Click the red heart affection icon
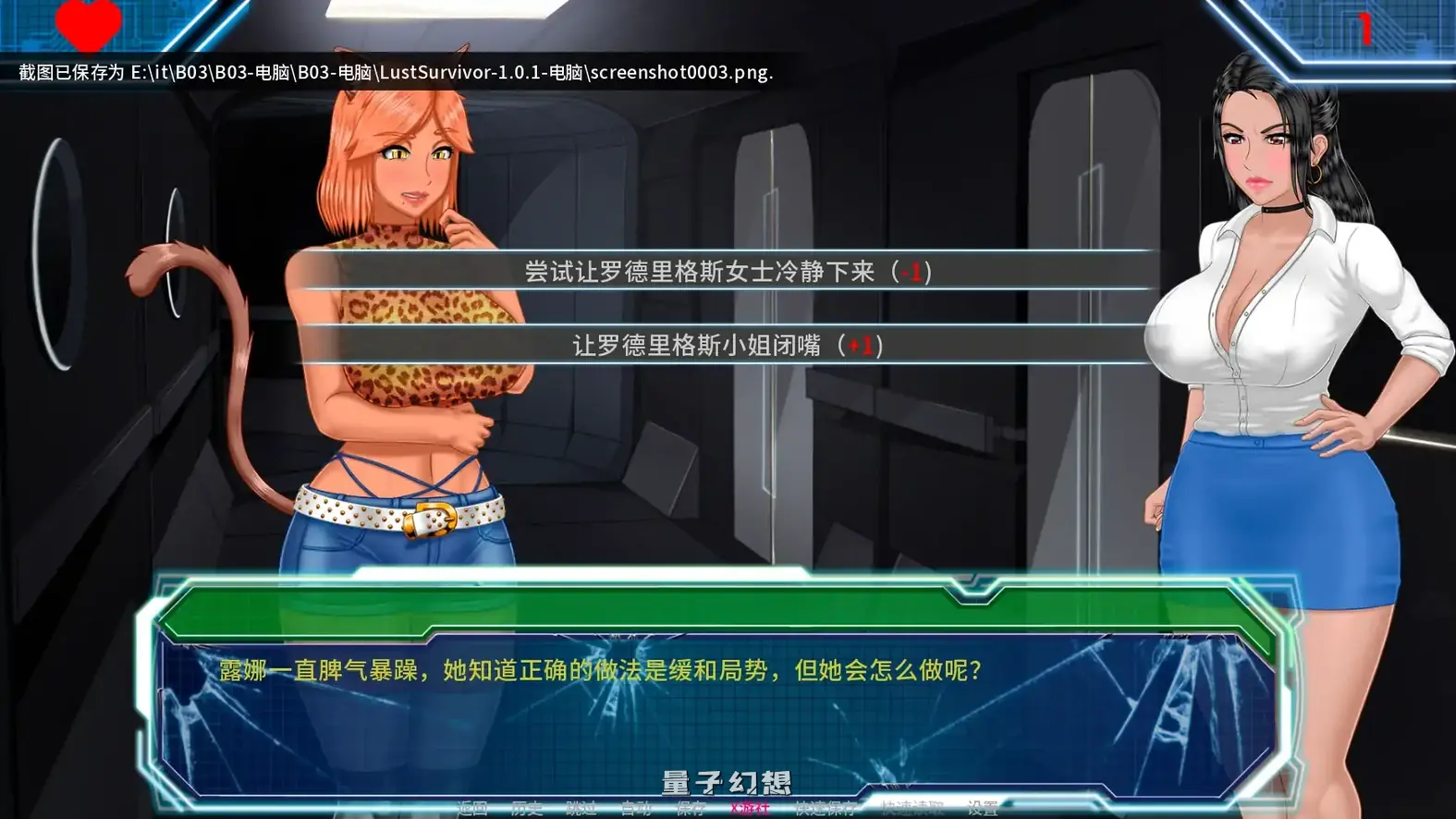1456x819 pixels. (88, 23)
